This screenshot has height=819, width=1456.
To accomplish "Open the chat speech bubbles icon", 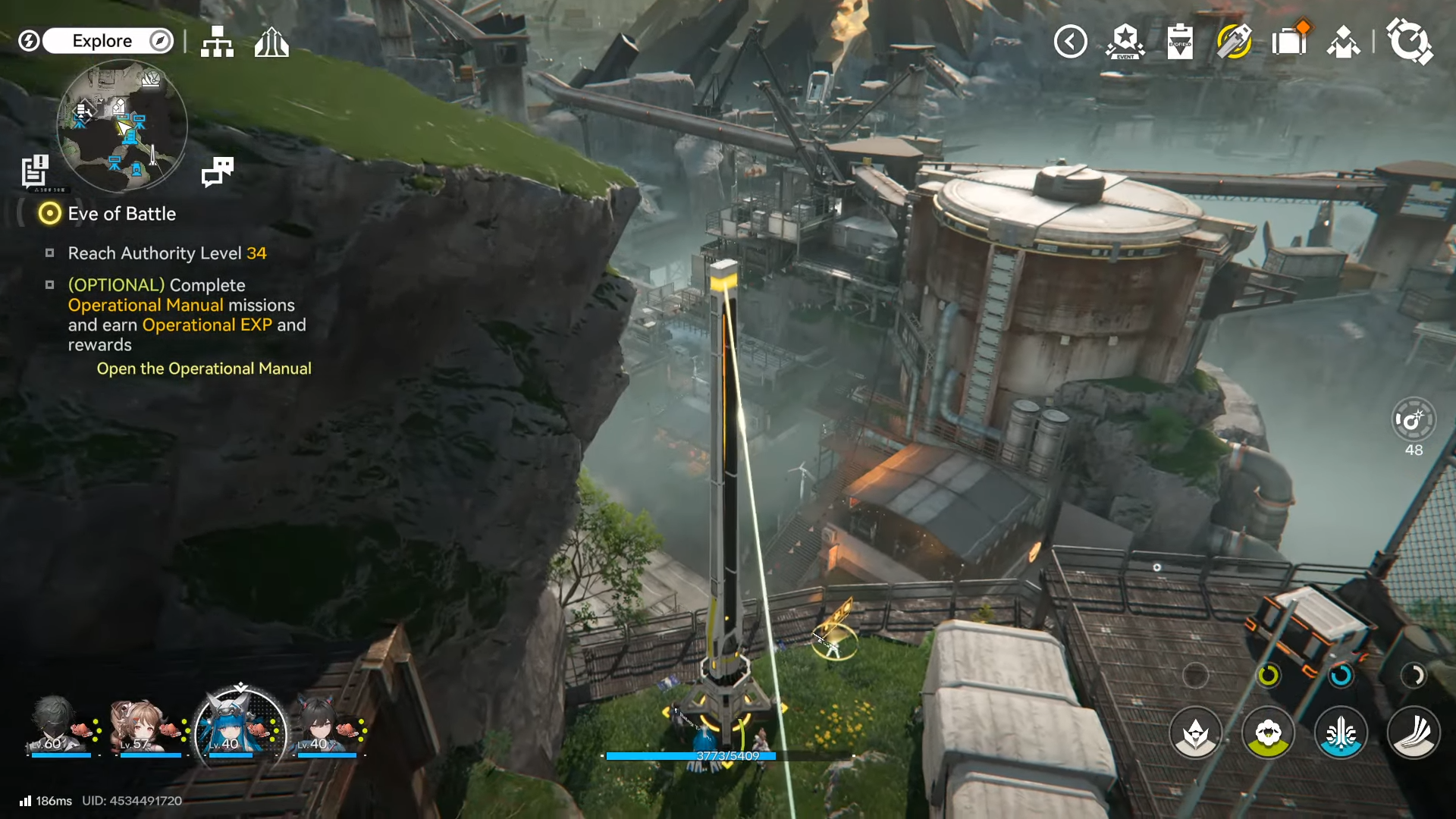I will pos(218,171).
